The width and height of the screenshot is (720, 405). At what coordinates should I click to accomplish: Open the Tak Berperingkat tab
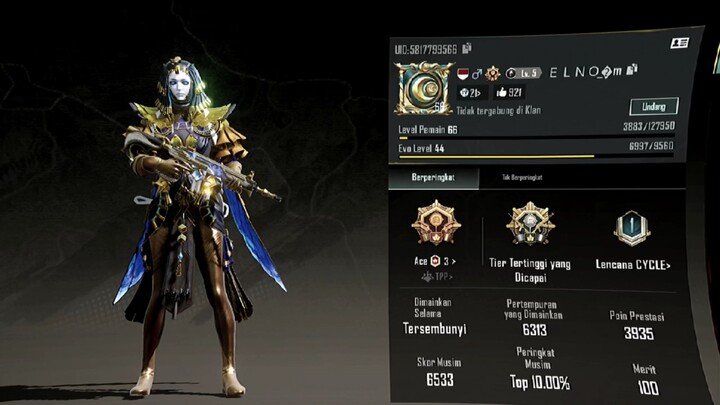[x=521, y=177]
